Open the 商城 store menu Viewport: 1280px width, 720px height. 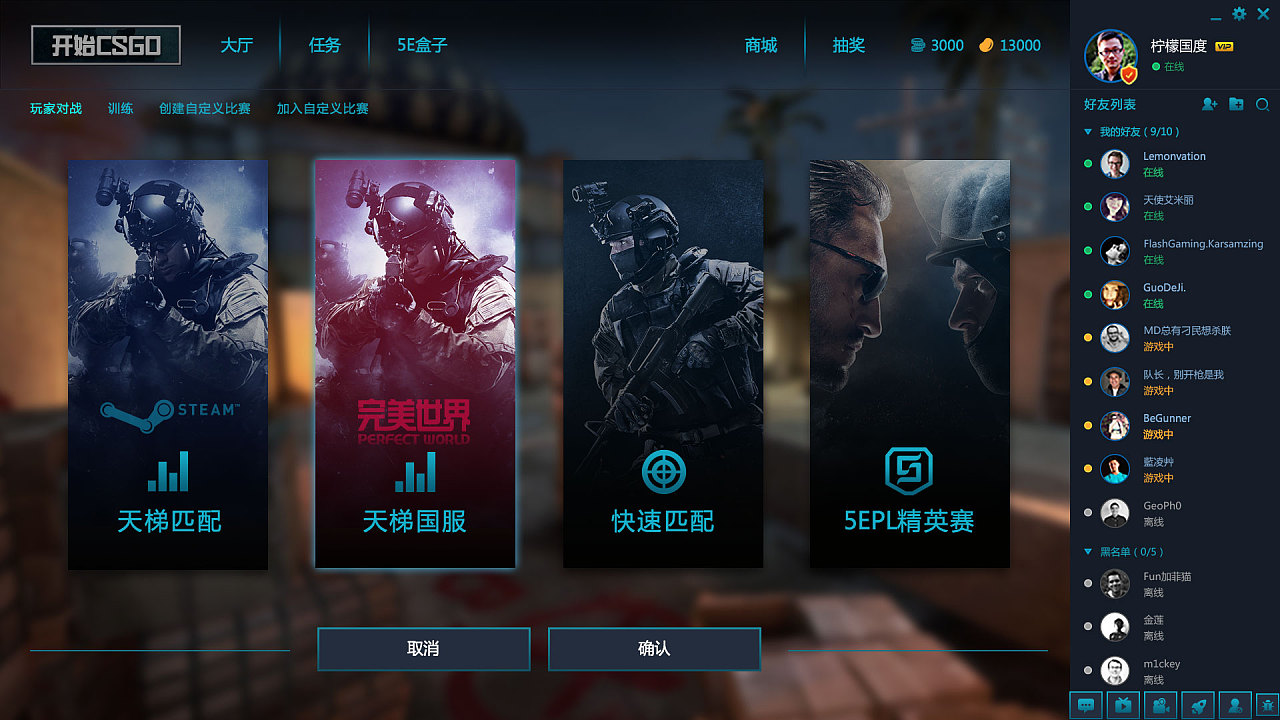761,44
